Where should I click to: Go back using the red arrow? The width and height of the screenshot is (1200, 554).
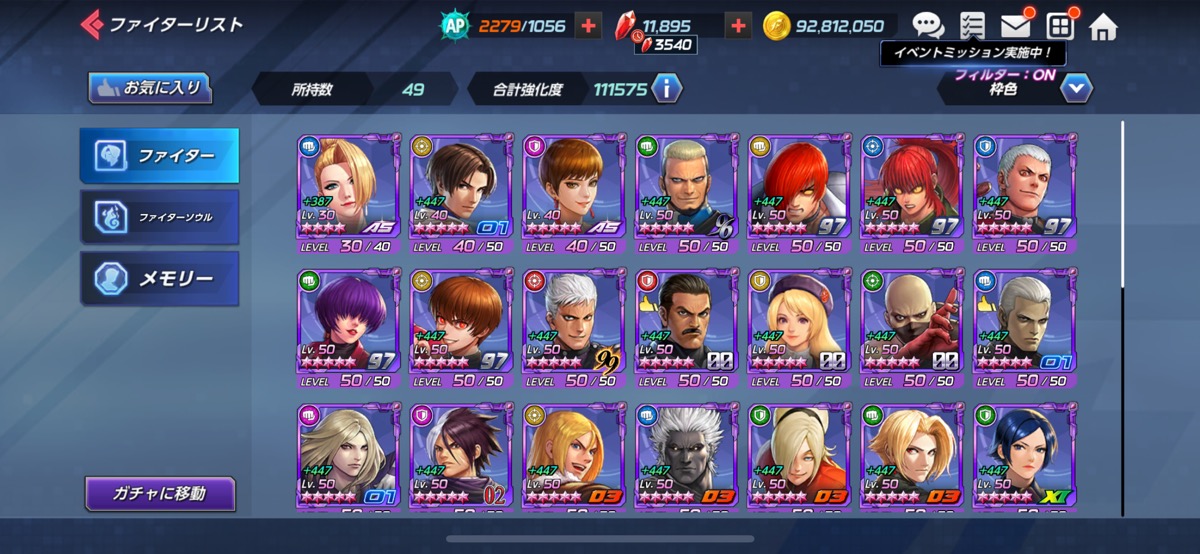pyautogui.click(x=91, y=24)
